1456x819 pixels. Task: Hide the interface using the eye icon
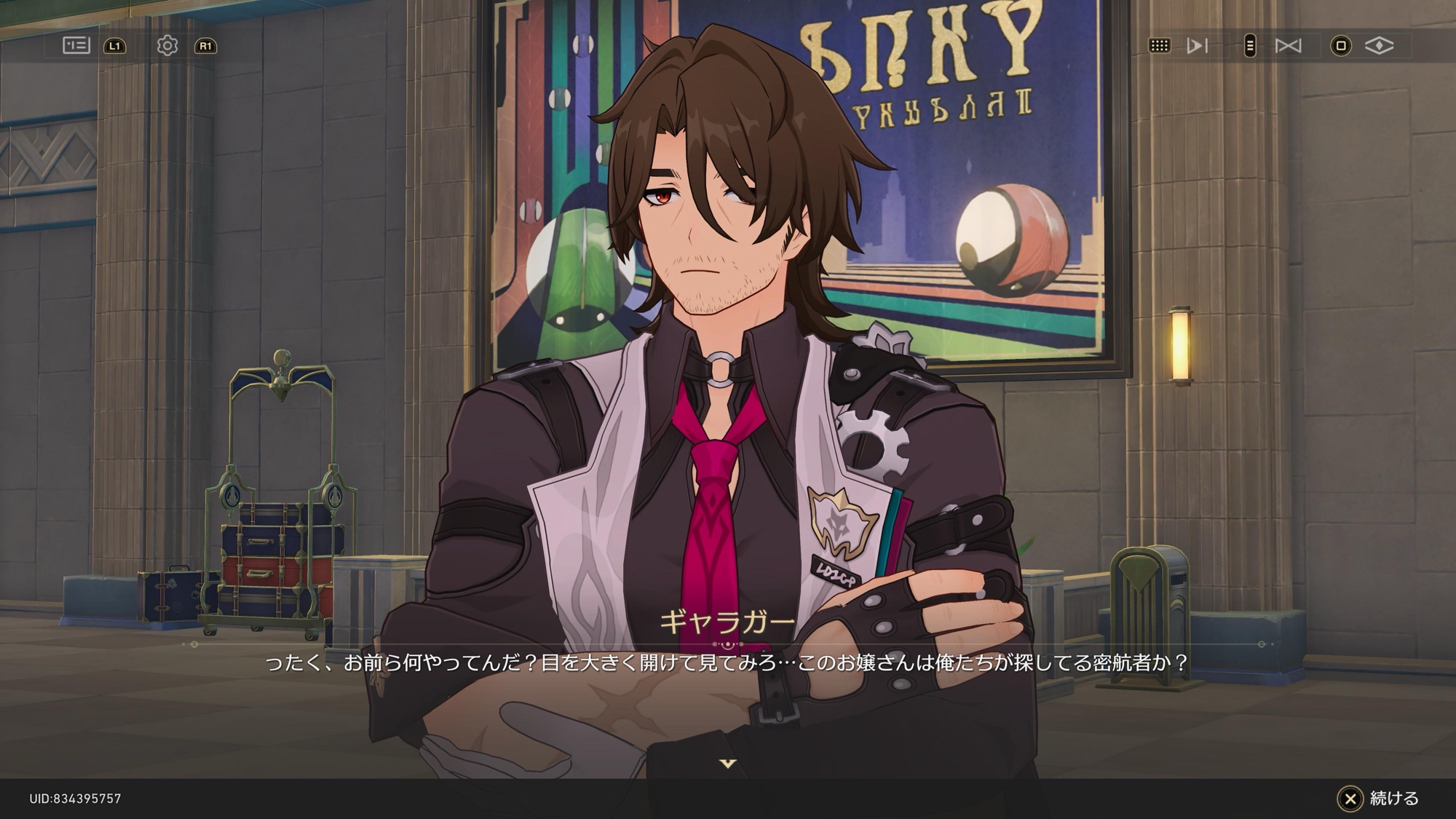coord(1379,46)
